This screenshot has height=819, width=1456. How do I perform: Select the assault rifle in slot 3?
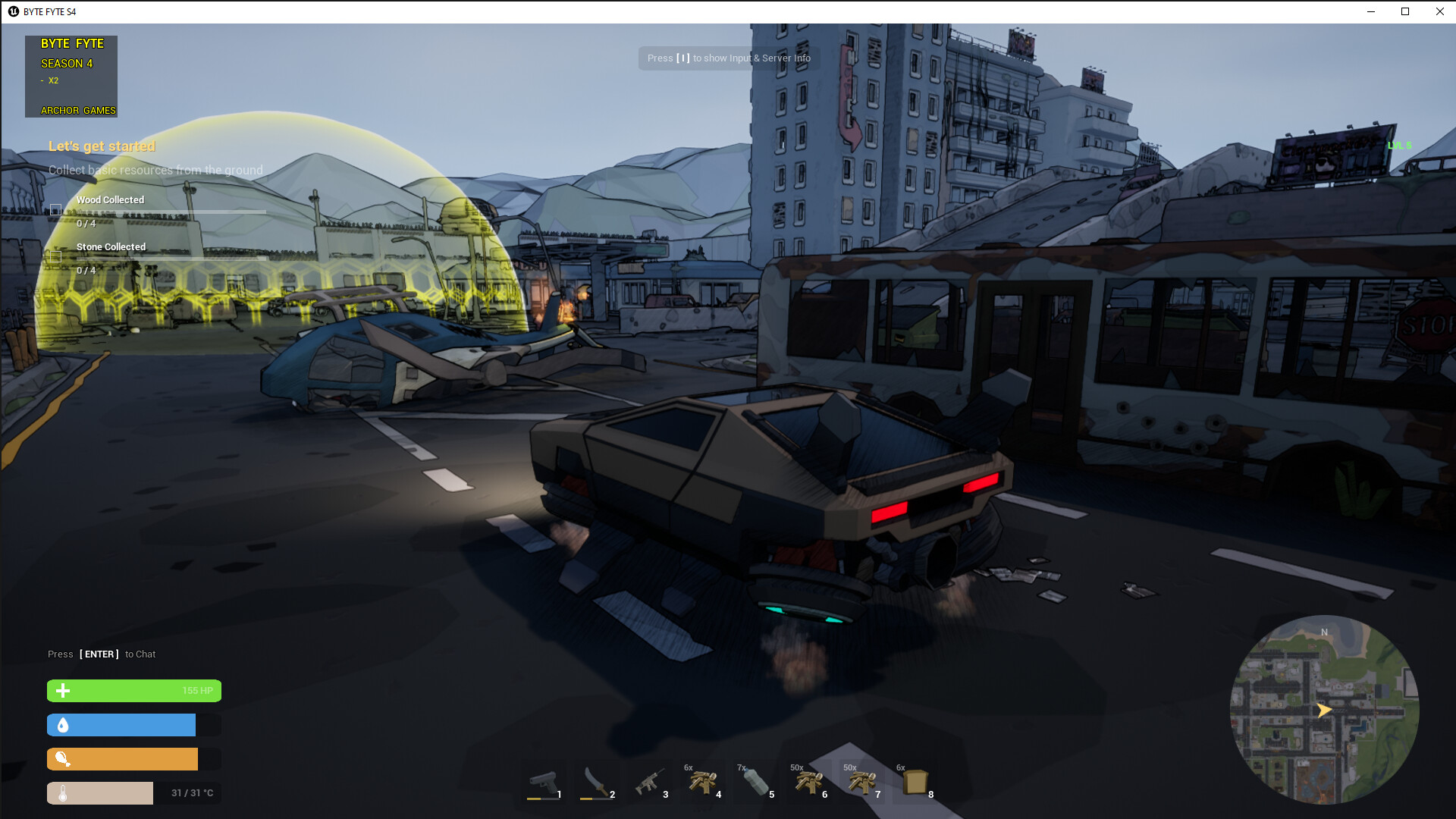[x=650, y=783]
